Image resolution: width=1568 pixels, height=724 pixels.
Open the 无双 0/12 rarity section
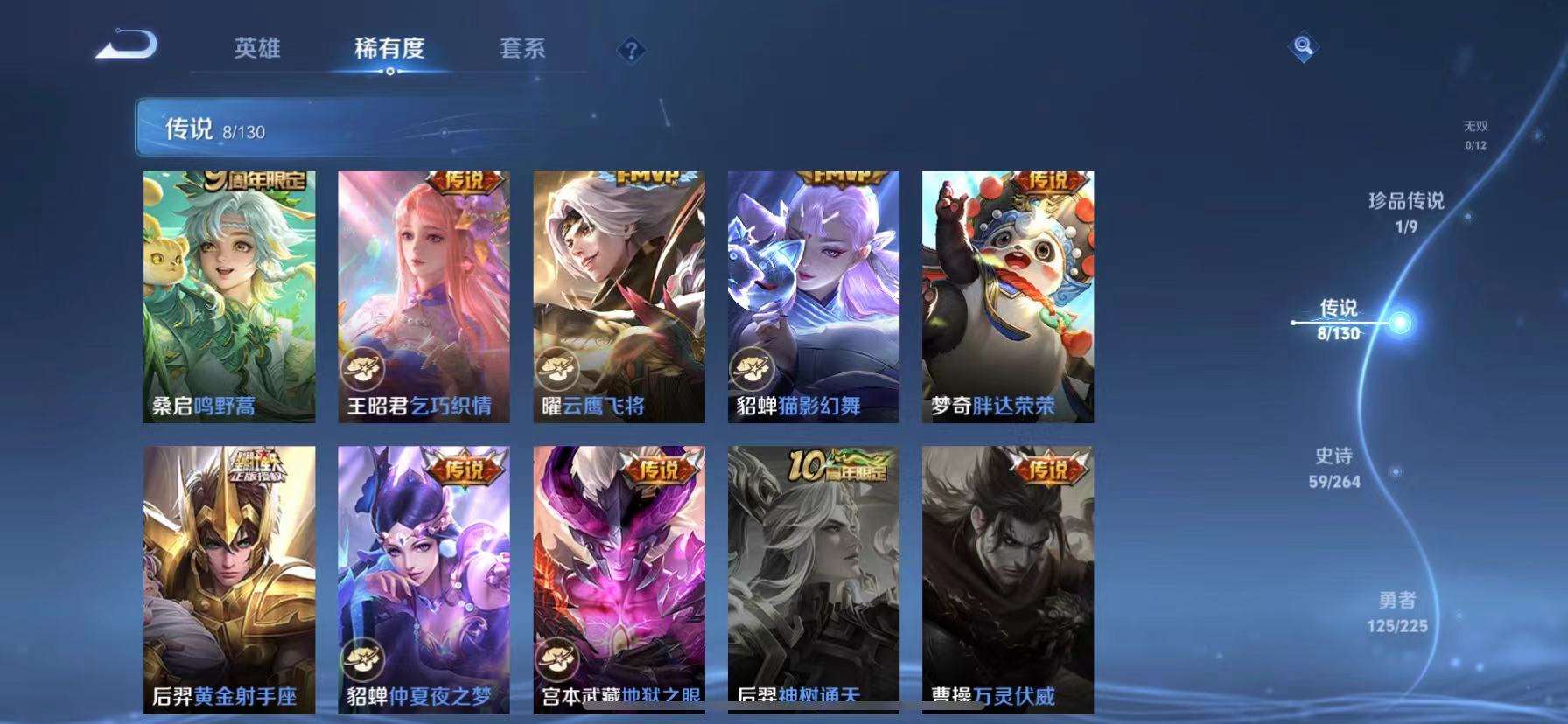pyautogui.click(x=1475, y=133)
